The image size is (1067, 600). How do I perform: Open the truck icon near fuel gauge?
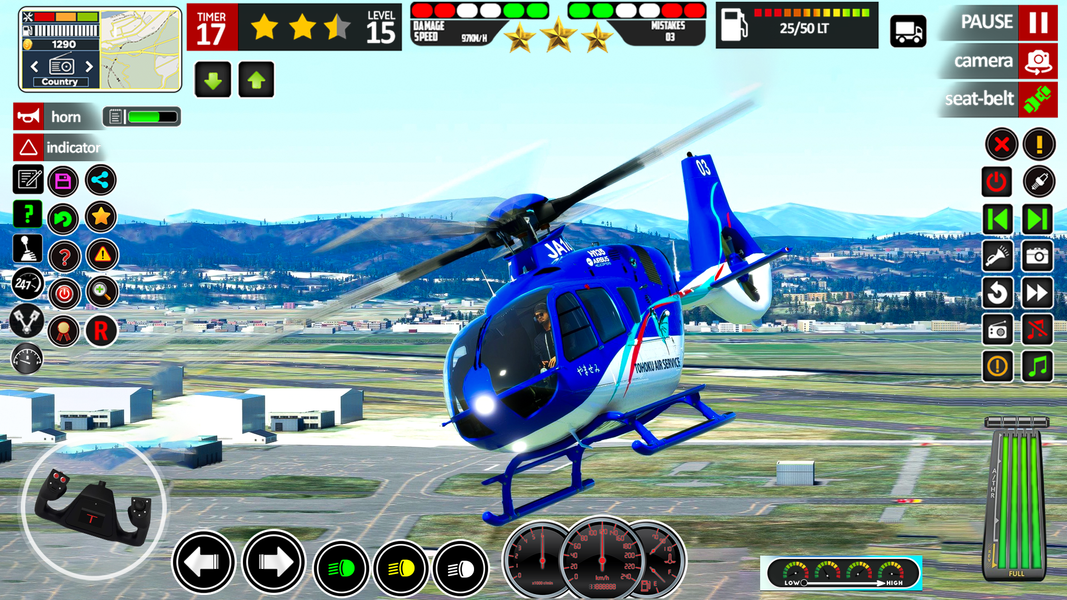coord(908,31)
